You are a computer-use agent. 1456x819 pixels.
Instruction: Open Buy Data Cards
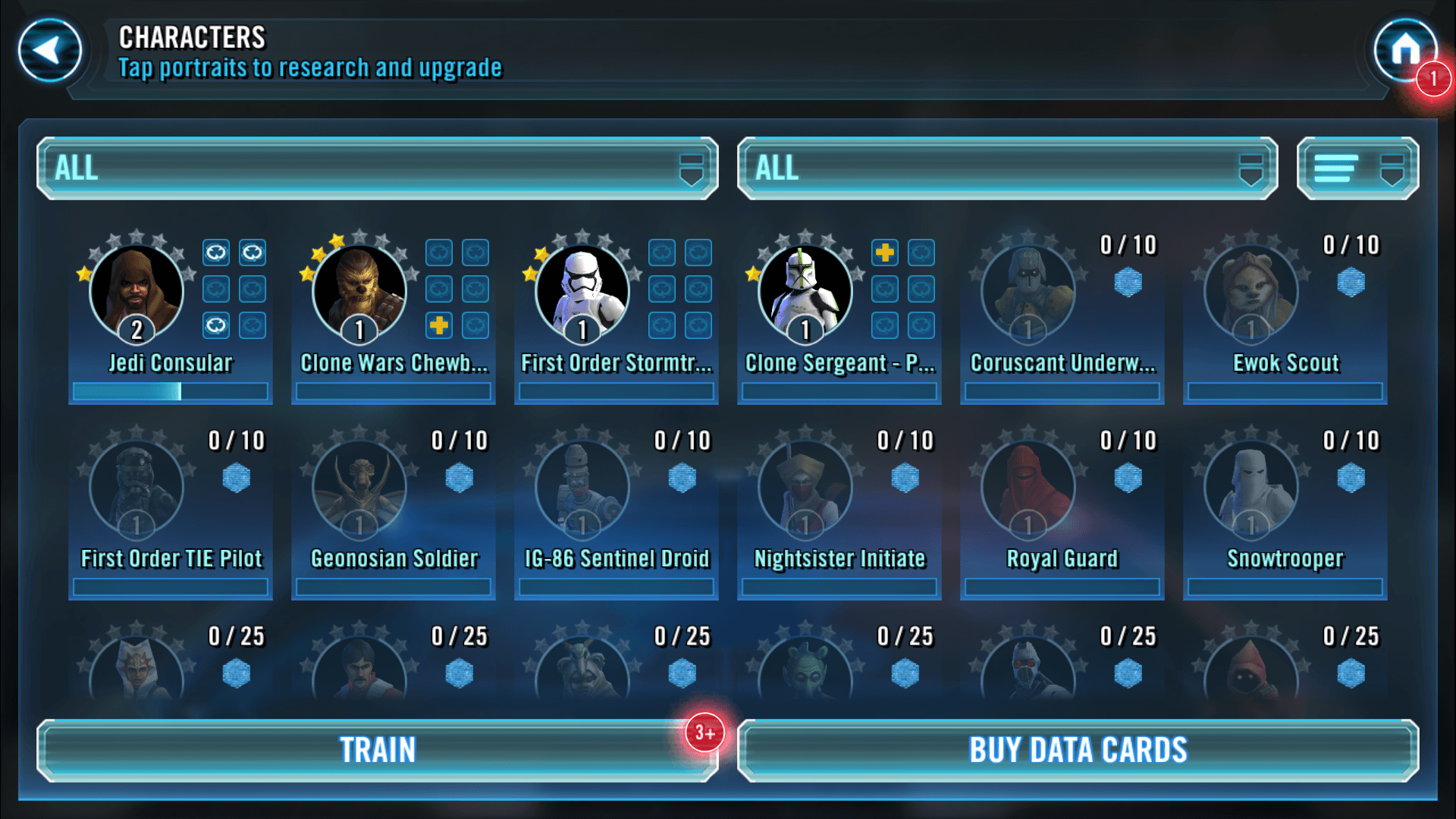1078,750
